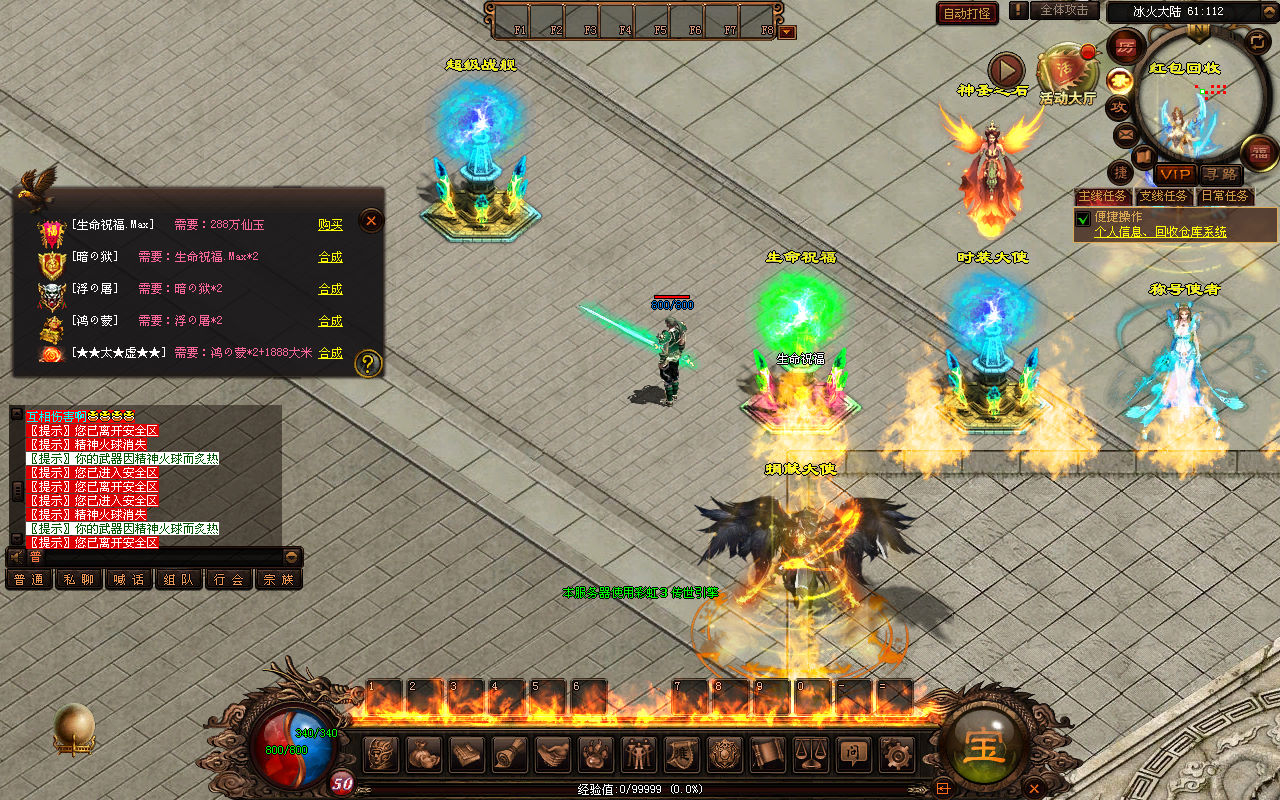
Task: Switch to 主线任务 main quest tab
Action: [x=1103, y=196]
